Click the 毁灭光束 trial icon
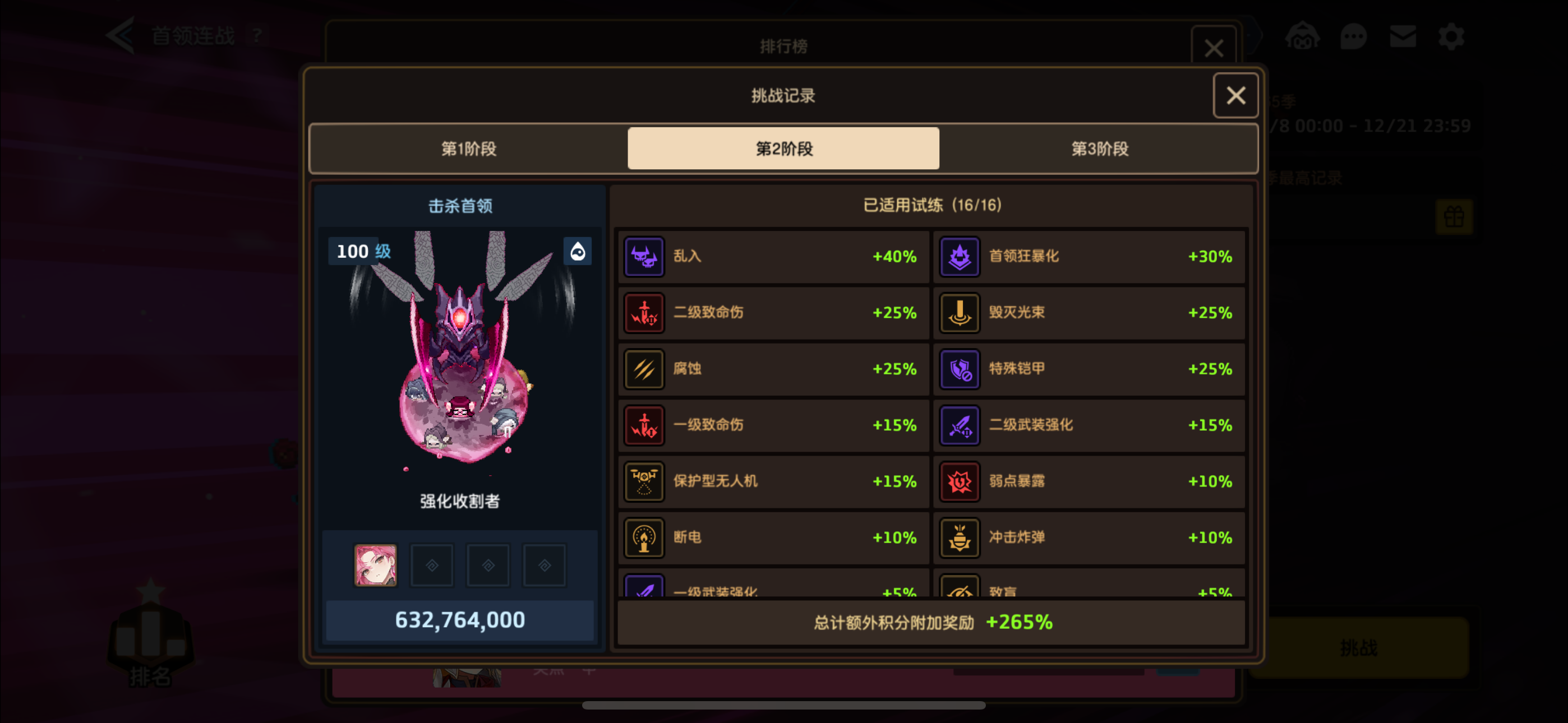This screenshot has height=723, width=1568. point(960,312)
